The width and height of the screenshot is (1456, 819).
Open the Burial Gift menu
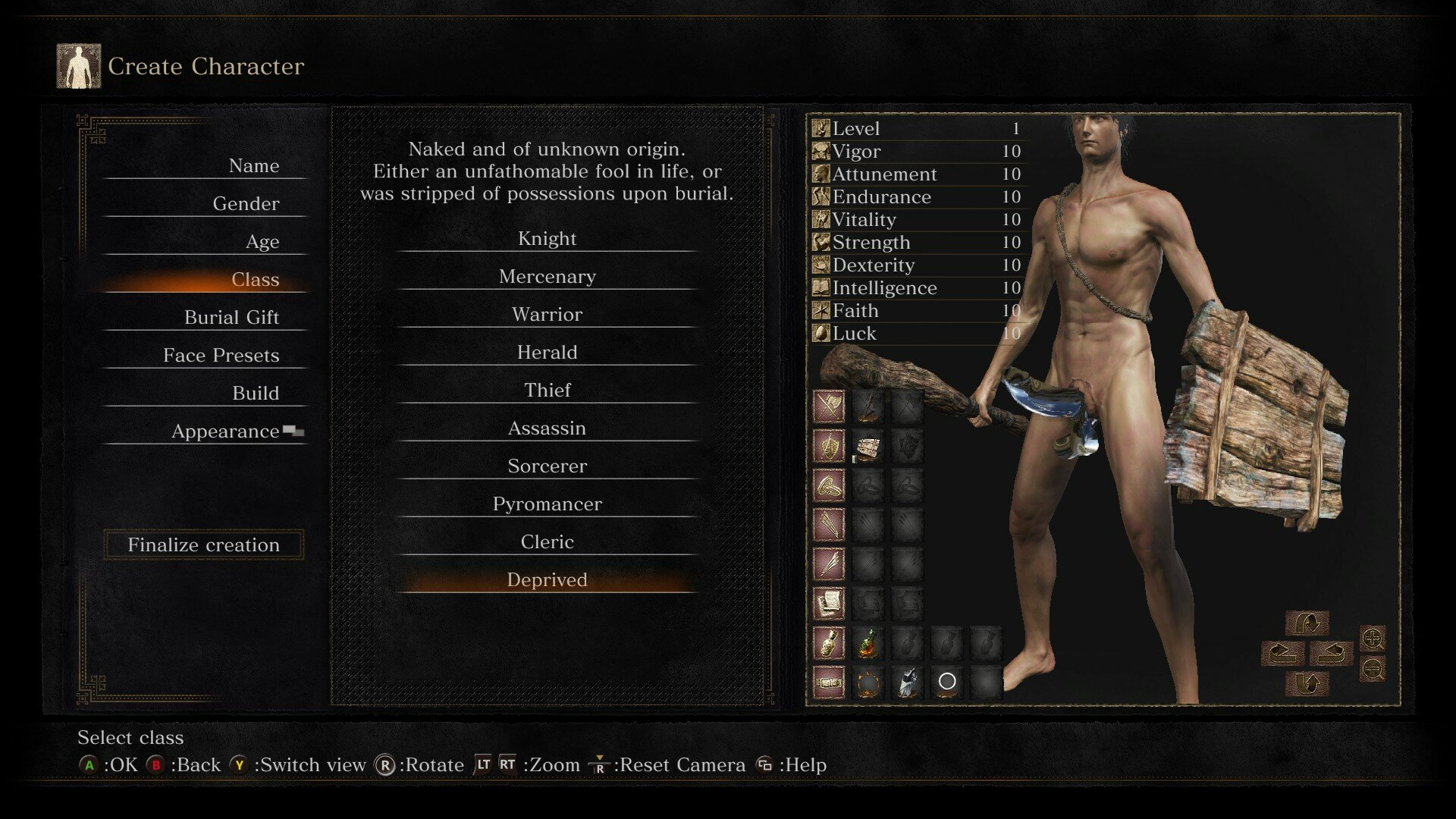231,318
